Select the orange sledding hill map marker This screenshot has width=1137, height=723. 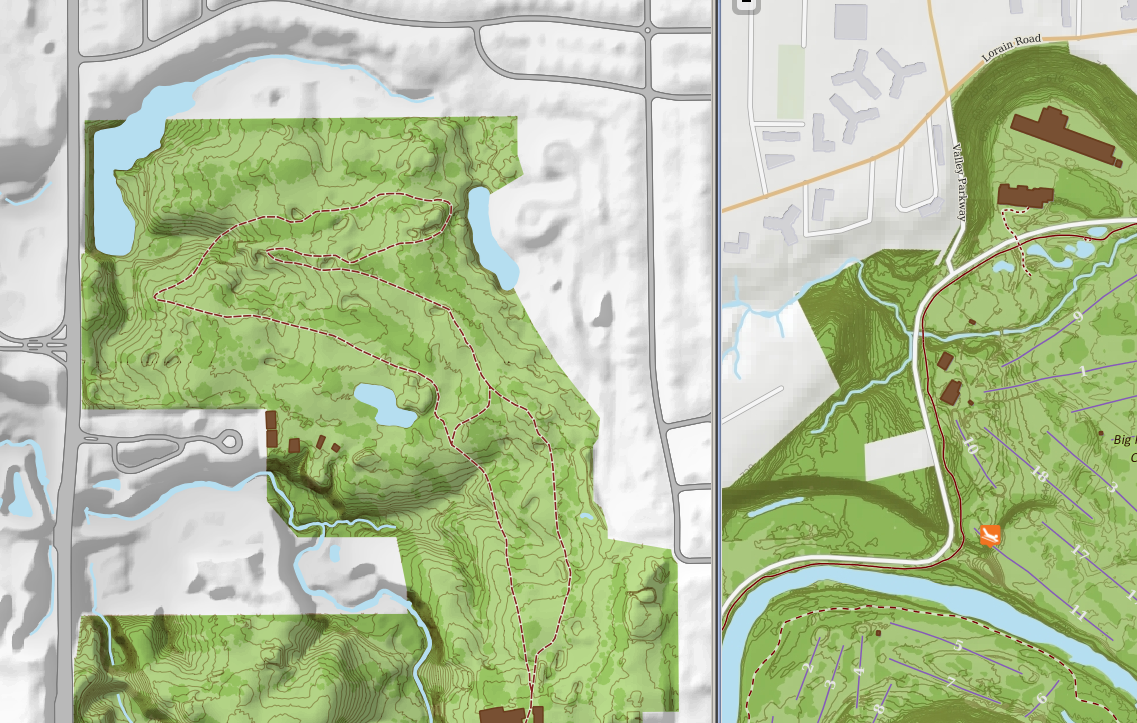(x=991, y=536)
